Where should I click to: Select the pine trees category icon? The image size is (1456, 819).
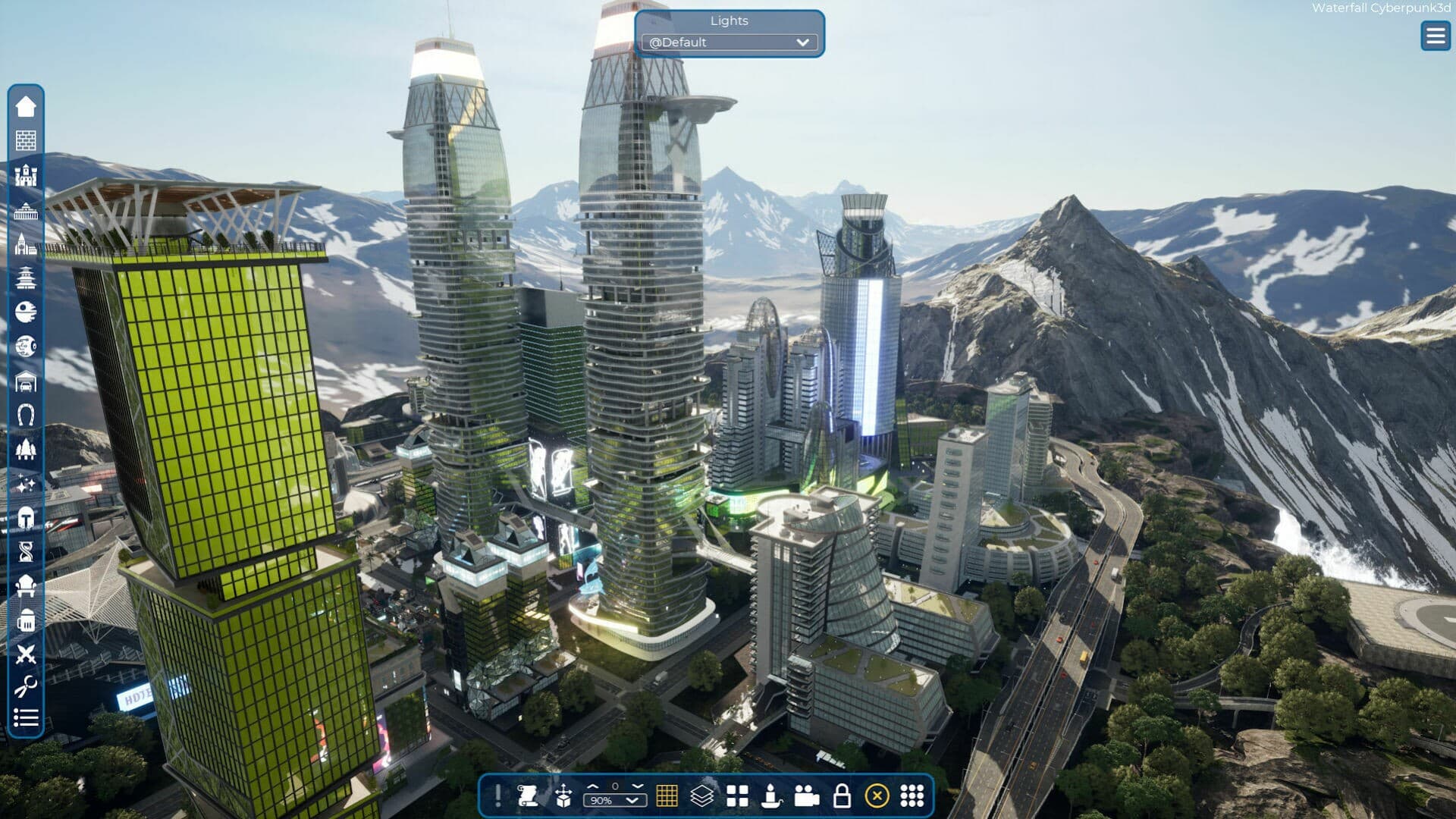coord(26,450)
